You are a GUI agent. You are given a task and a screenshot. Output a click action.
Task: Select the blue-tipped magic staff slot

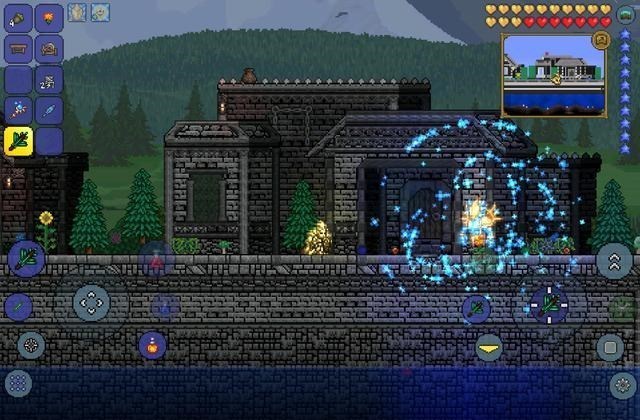(20, 110)
